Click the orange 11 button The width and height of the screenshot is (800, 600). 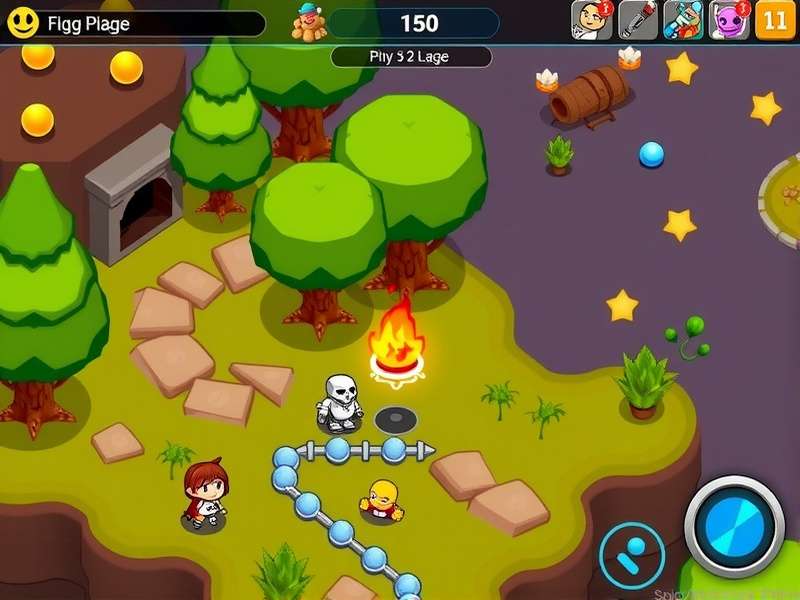coord(775,20)
